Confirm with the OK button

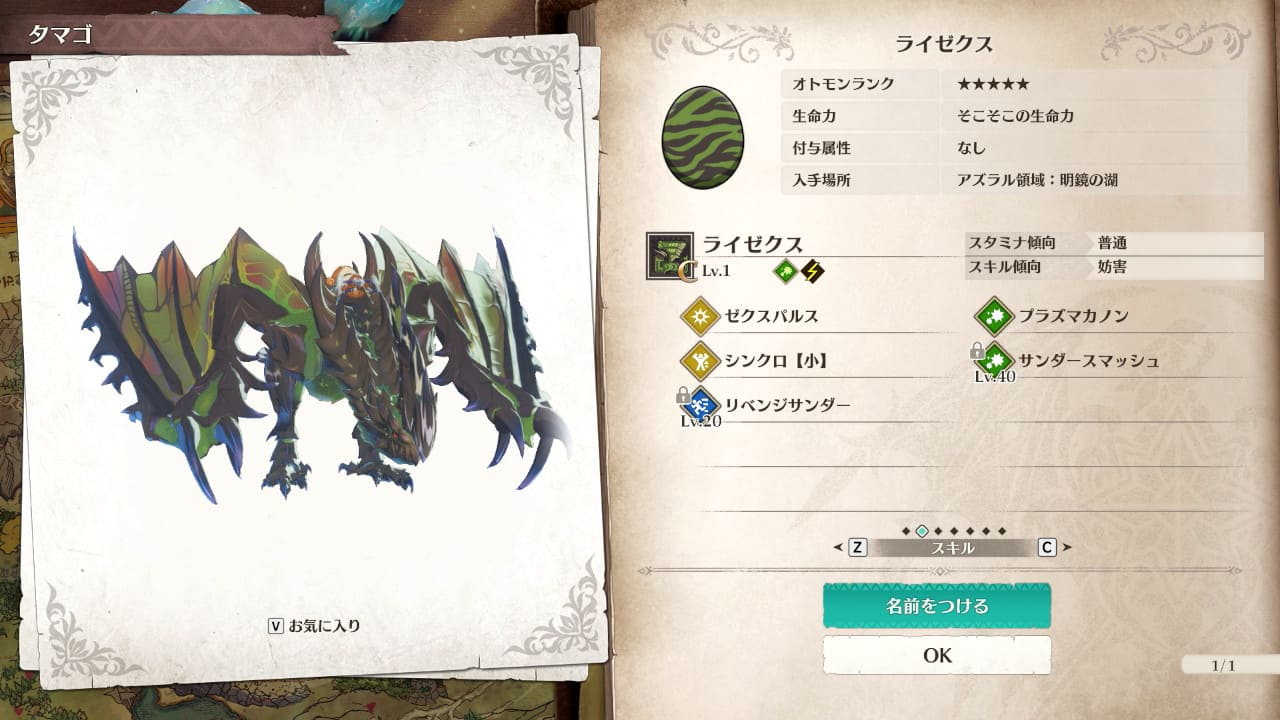click(x=936, y=655)
